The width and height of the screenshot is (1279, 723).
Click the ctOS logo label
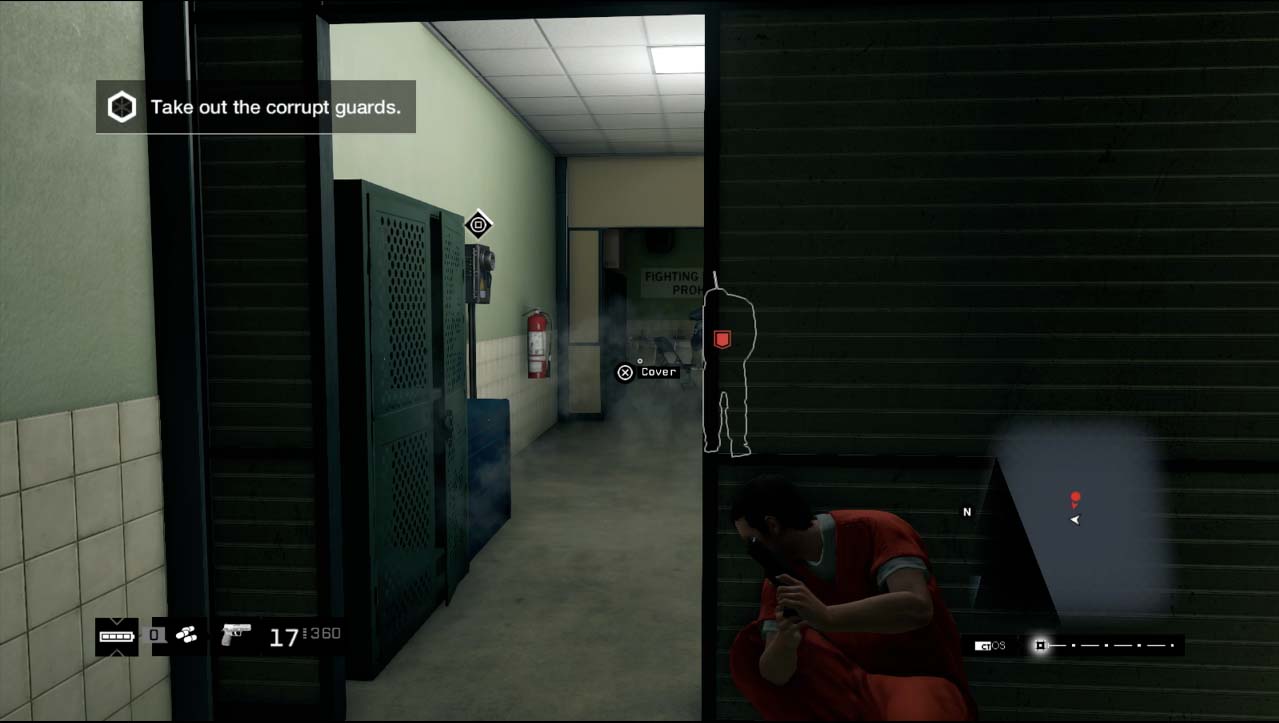[991, 646]
